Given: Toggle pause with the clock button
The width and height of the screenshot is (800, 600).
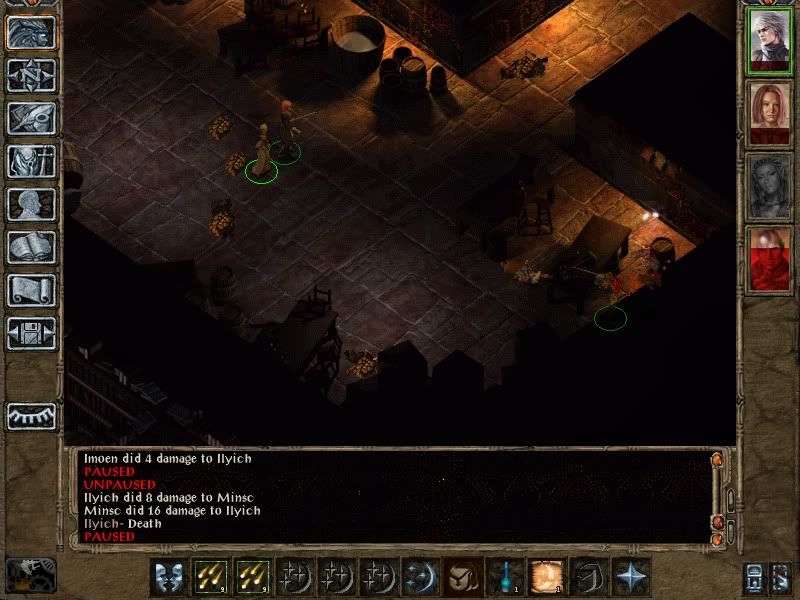Looking at the screenshot, I should pyautogui.click(x=30, y=574).
